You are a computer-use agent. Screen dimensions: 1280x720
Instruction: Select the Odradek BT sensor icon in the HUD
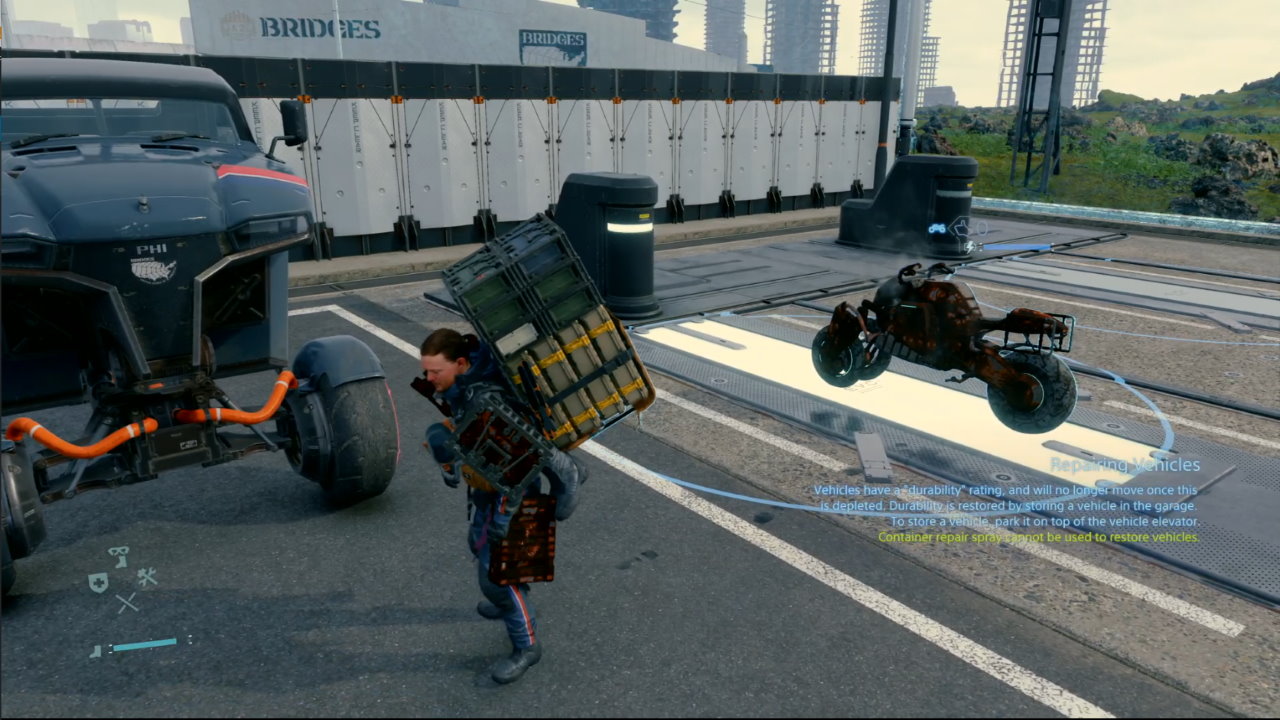tap(119, 556)
